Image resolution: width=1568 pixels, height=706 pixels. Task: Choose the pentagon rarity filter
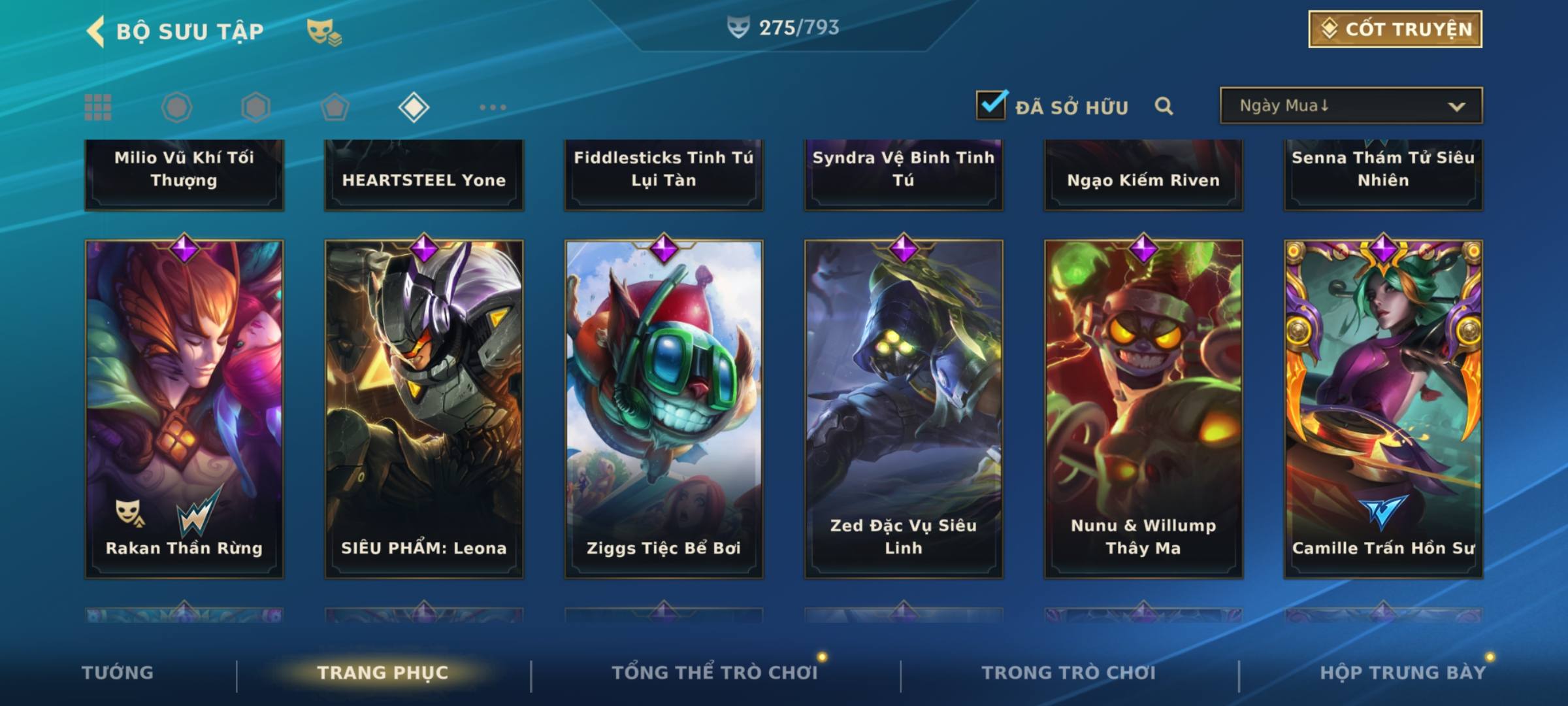[x=335, y=107]
